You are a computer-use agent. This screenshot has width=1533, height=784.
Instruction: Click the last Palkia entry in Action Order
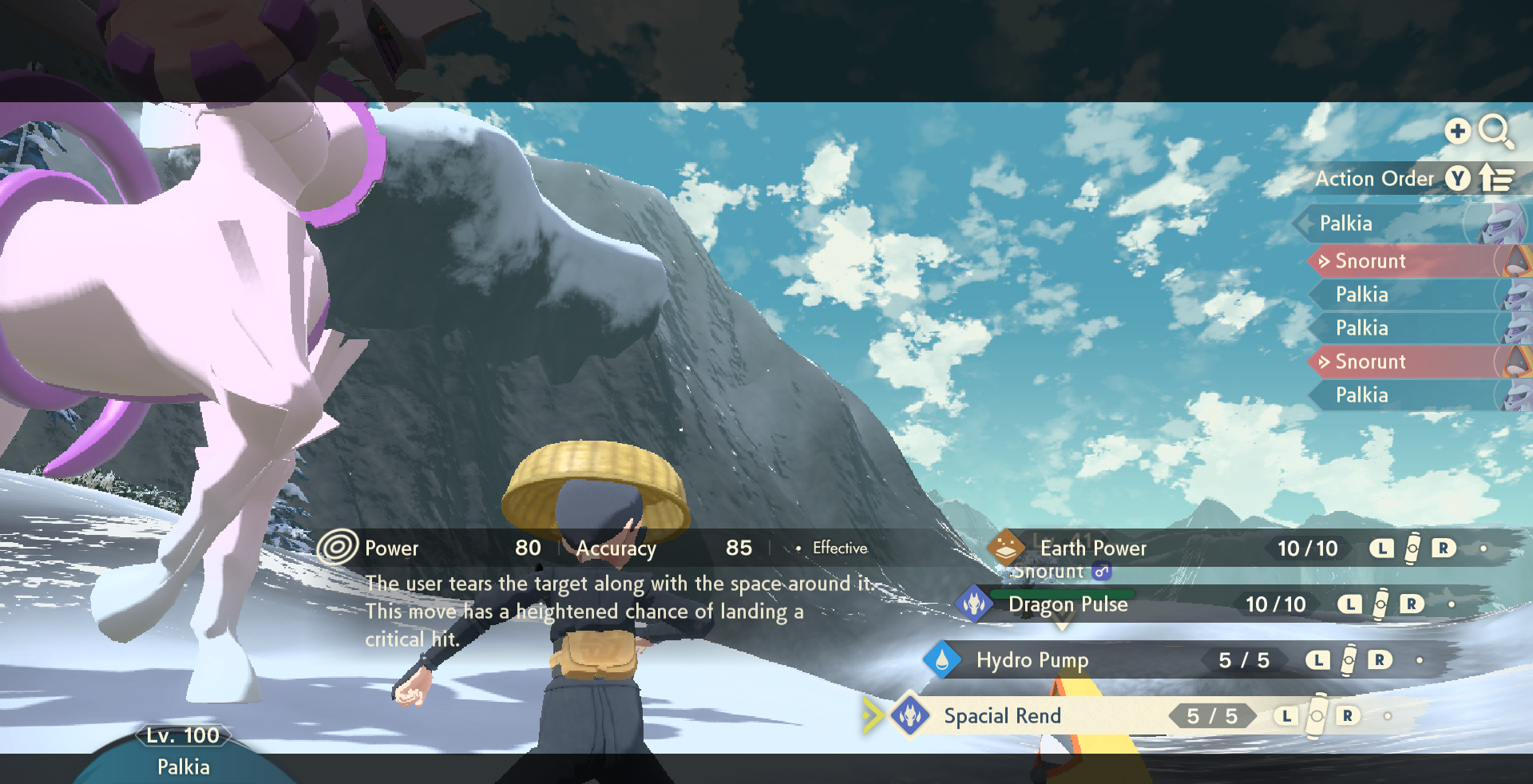[x=1362, y=395]
